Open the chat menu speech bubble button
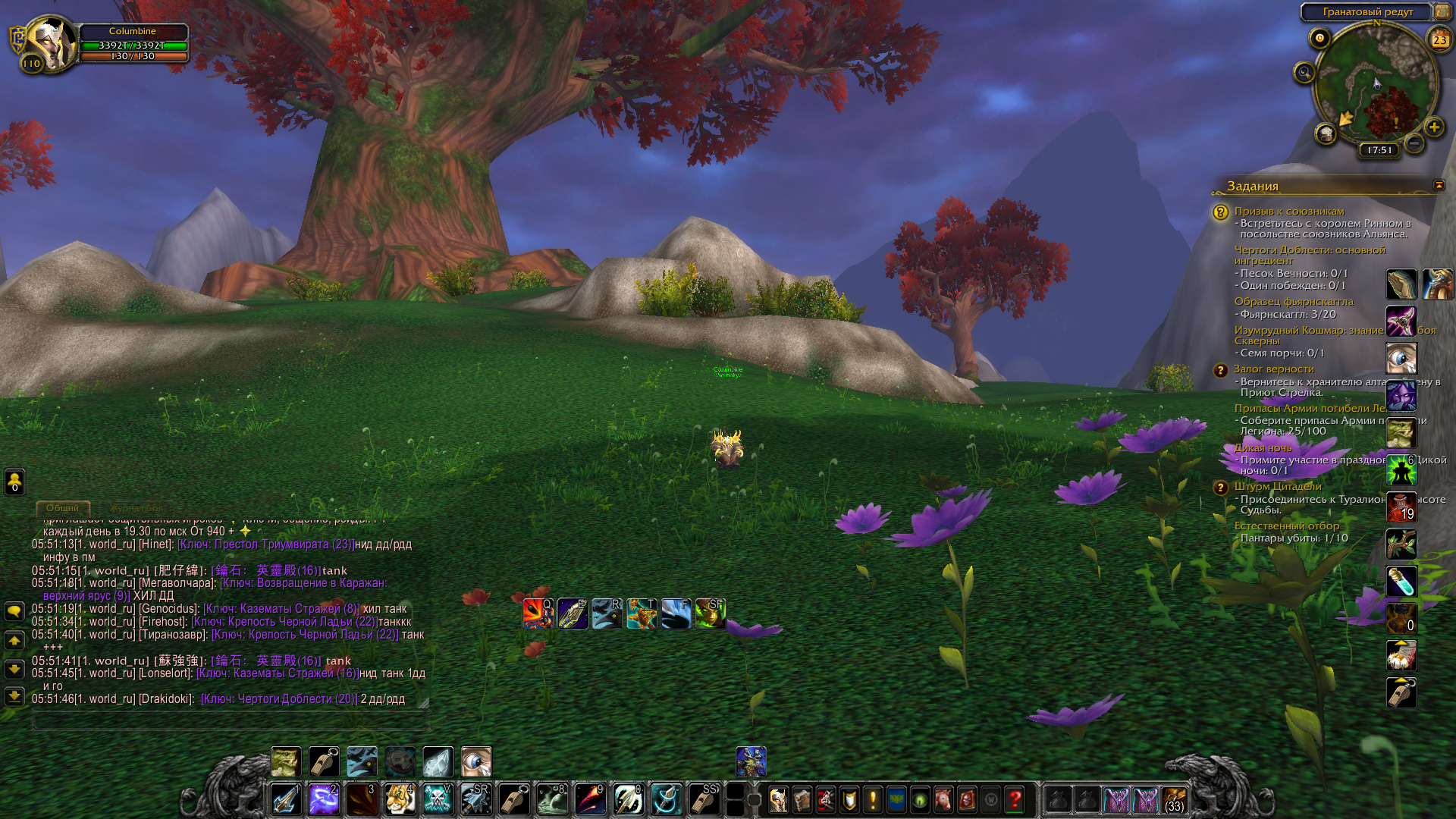The width and height of the screenshot is (1456, 819). [14, 611]
